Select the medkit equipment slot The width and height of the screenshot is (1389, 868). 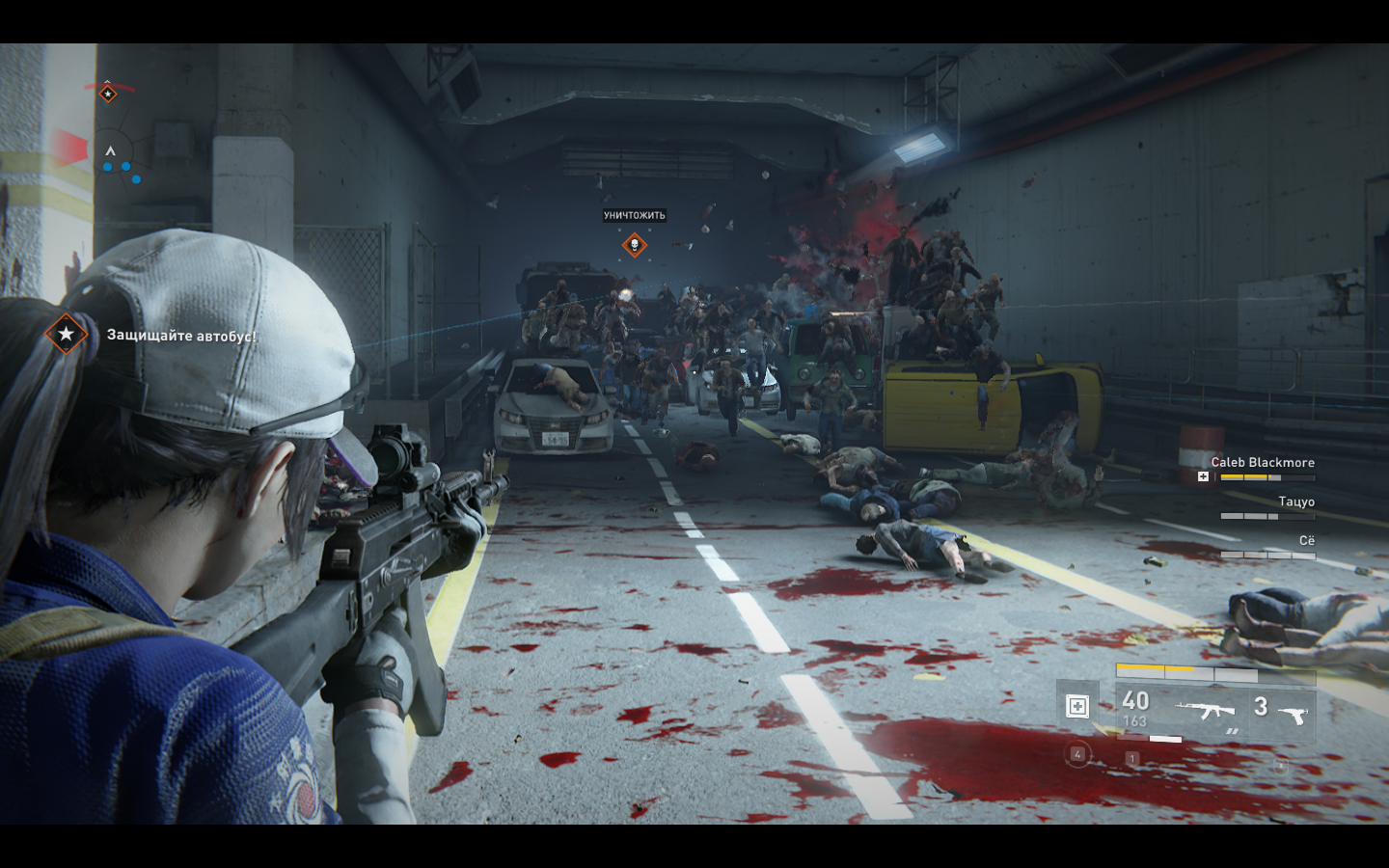(1077, 706)
